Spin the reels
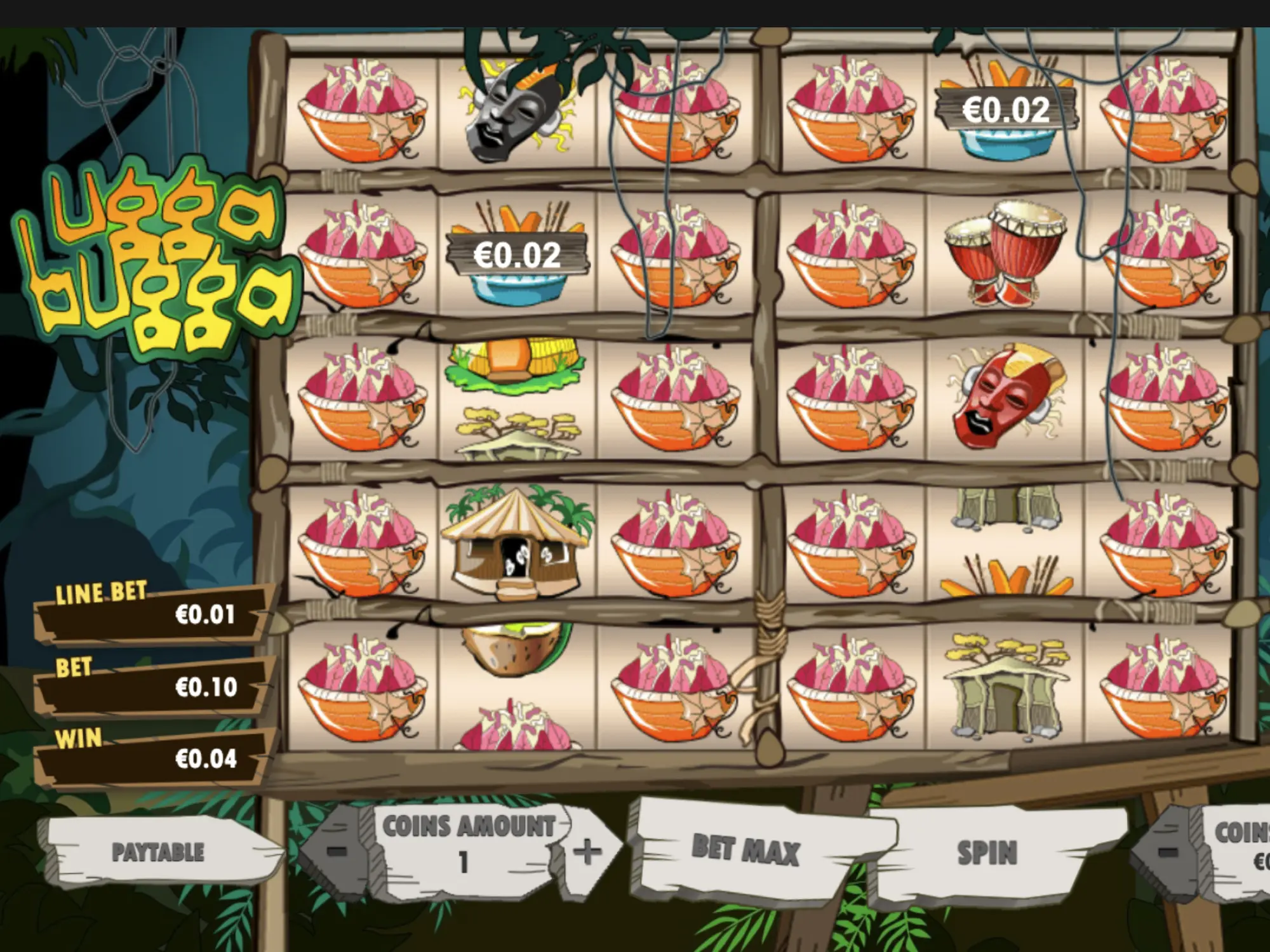The image size is (1270, 952). (x=987, y=852)
